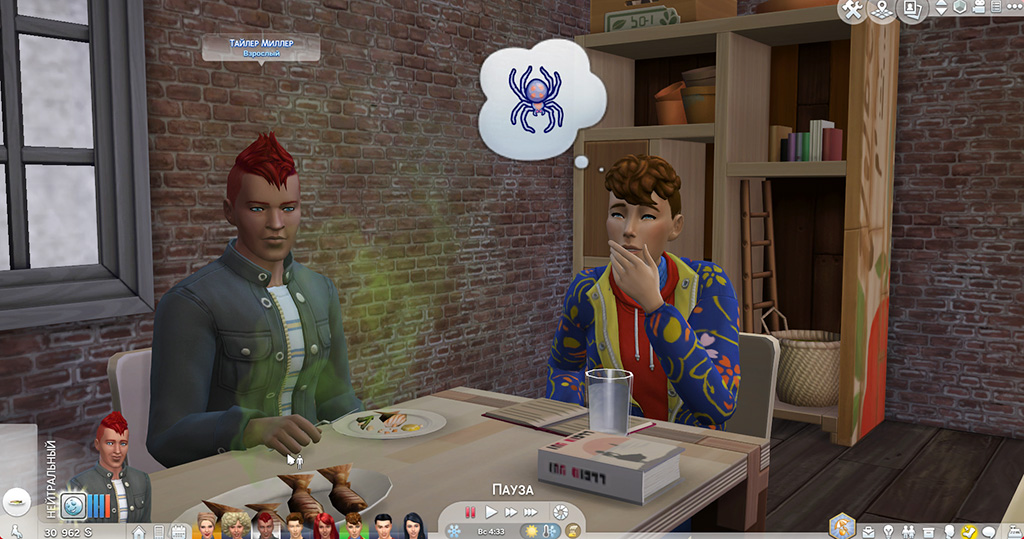
Task: Open Build Mode with the tools icon
Action: coord(853,10)
